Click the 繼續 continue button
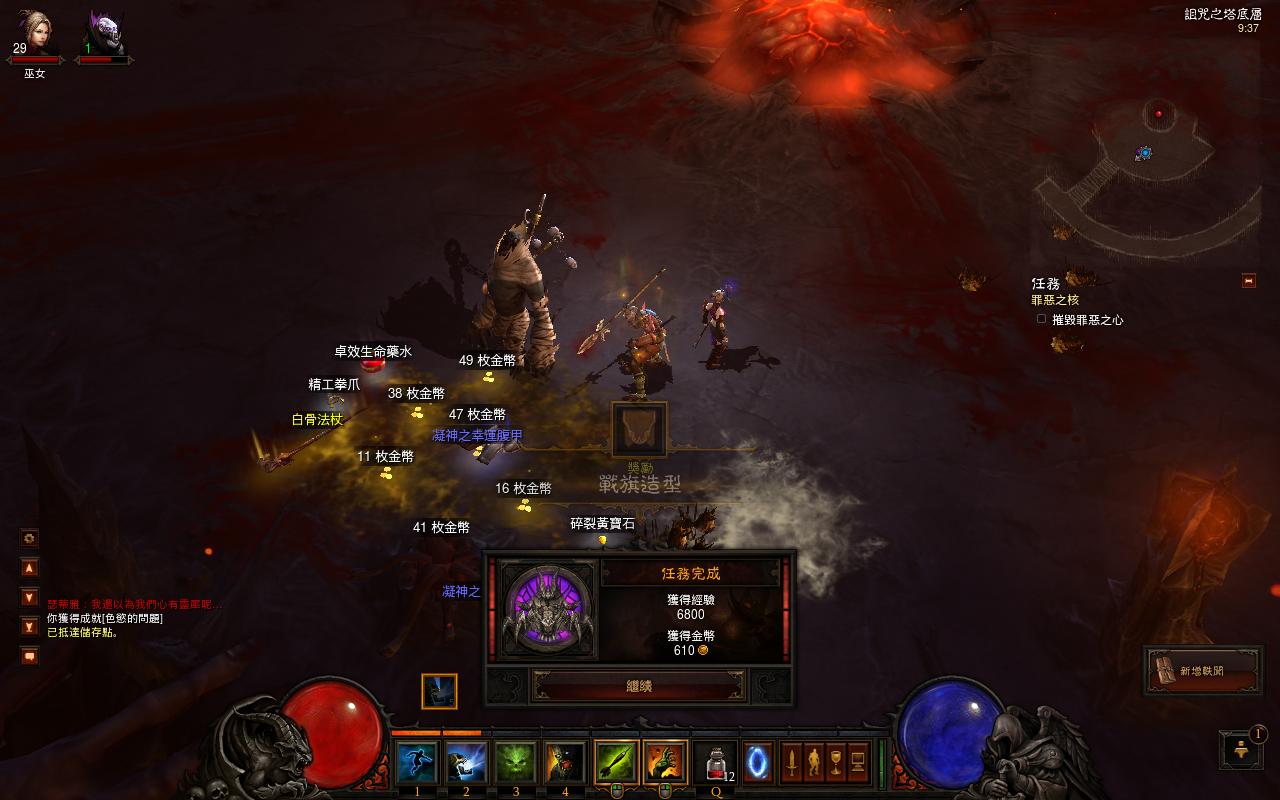Image resolution: width=1280 pixels, height=800 pixels. pos(638,686)
